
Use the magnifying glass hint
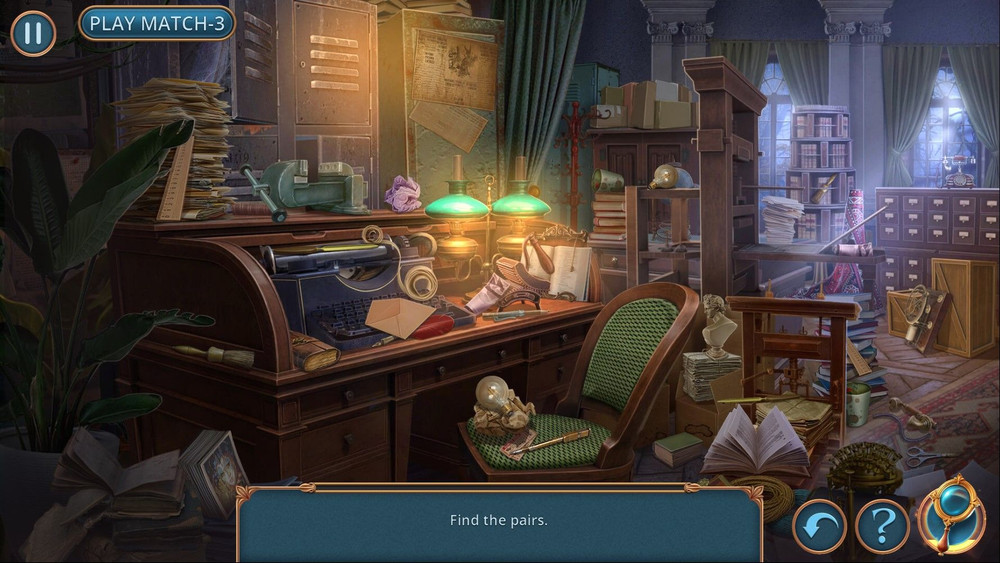[952, 517]
